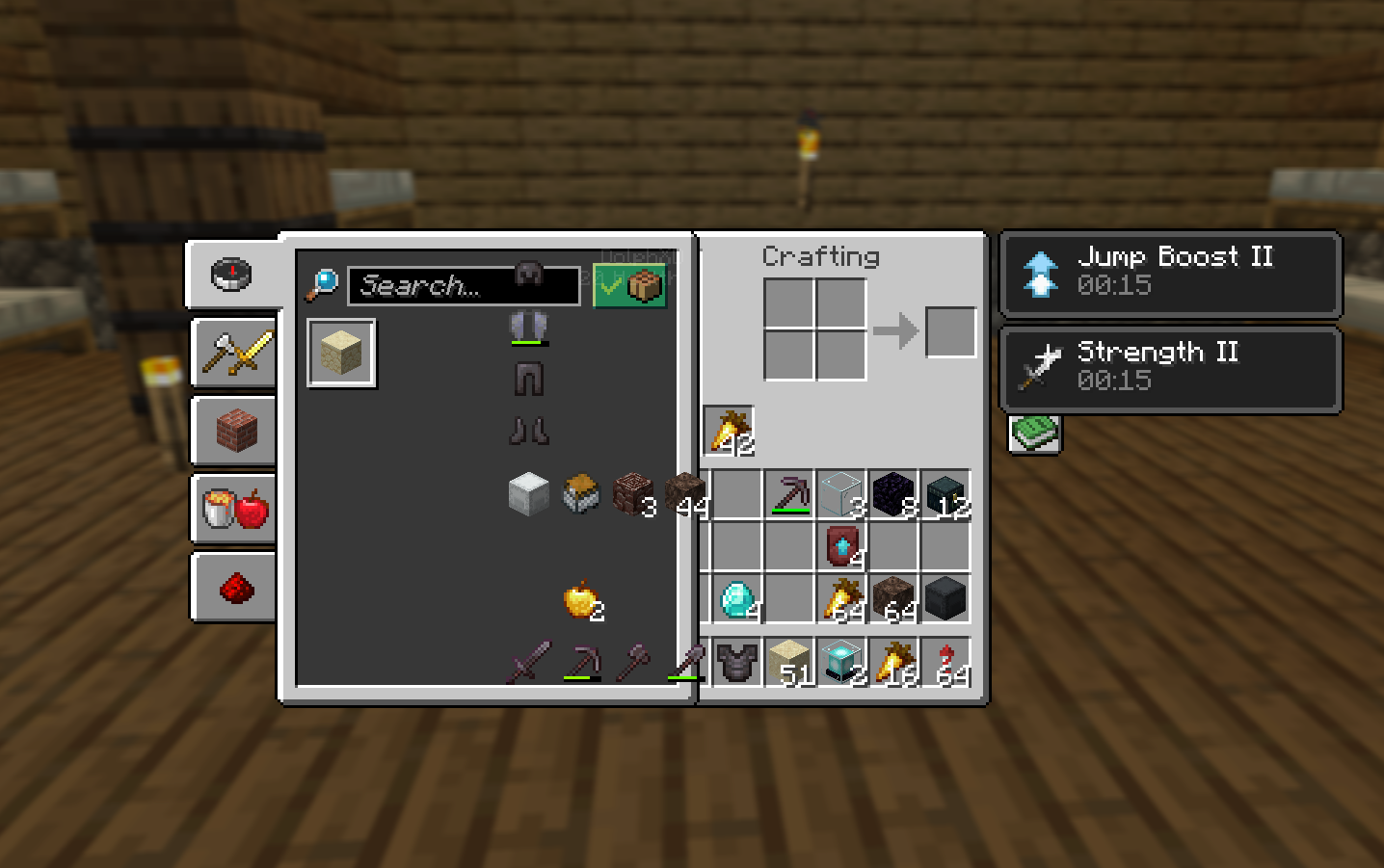Select the Redstone dust tab
The width and height of the screenshot is (1384, 868).
click(232, 587)
